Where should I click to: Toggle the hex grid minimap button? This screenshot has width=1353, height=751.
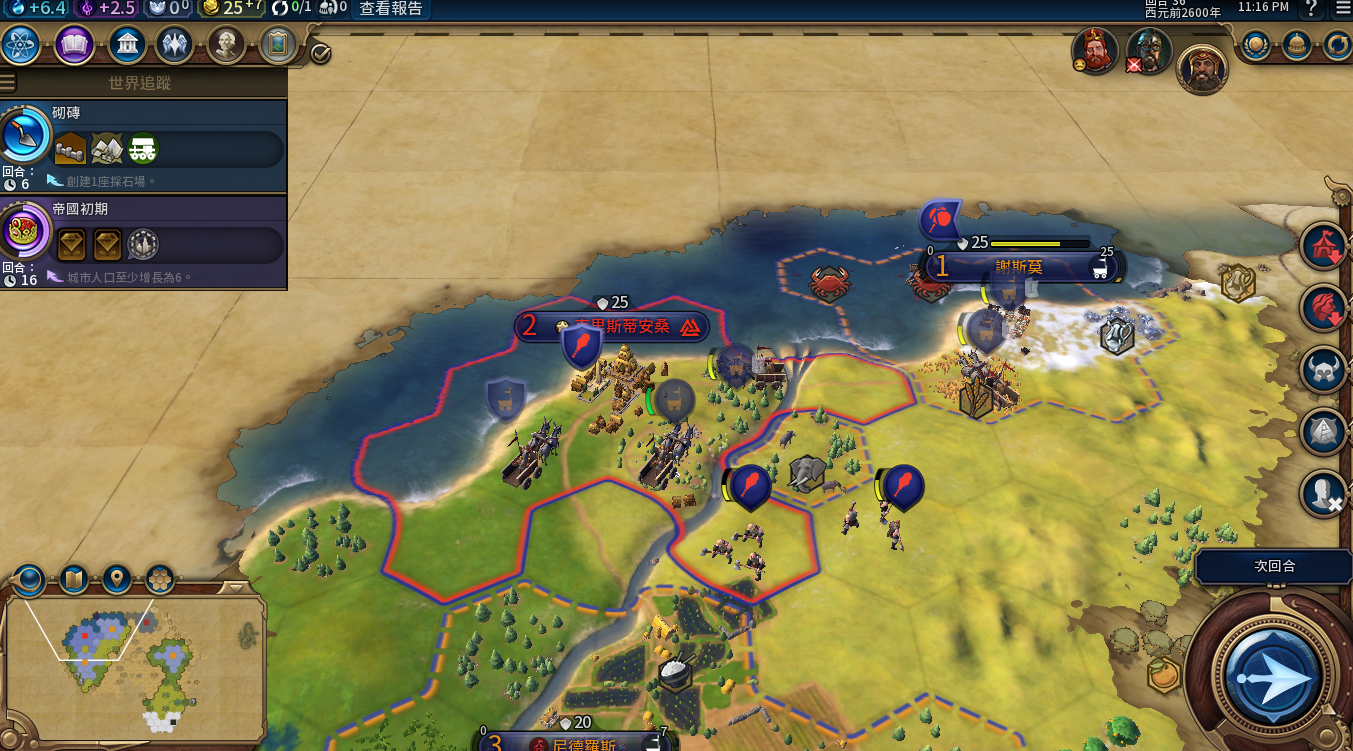(160, 579)
